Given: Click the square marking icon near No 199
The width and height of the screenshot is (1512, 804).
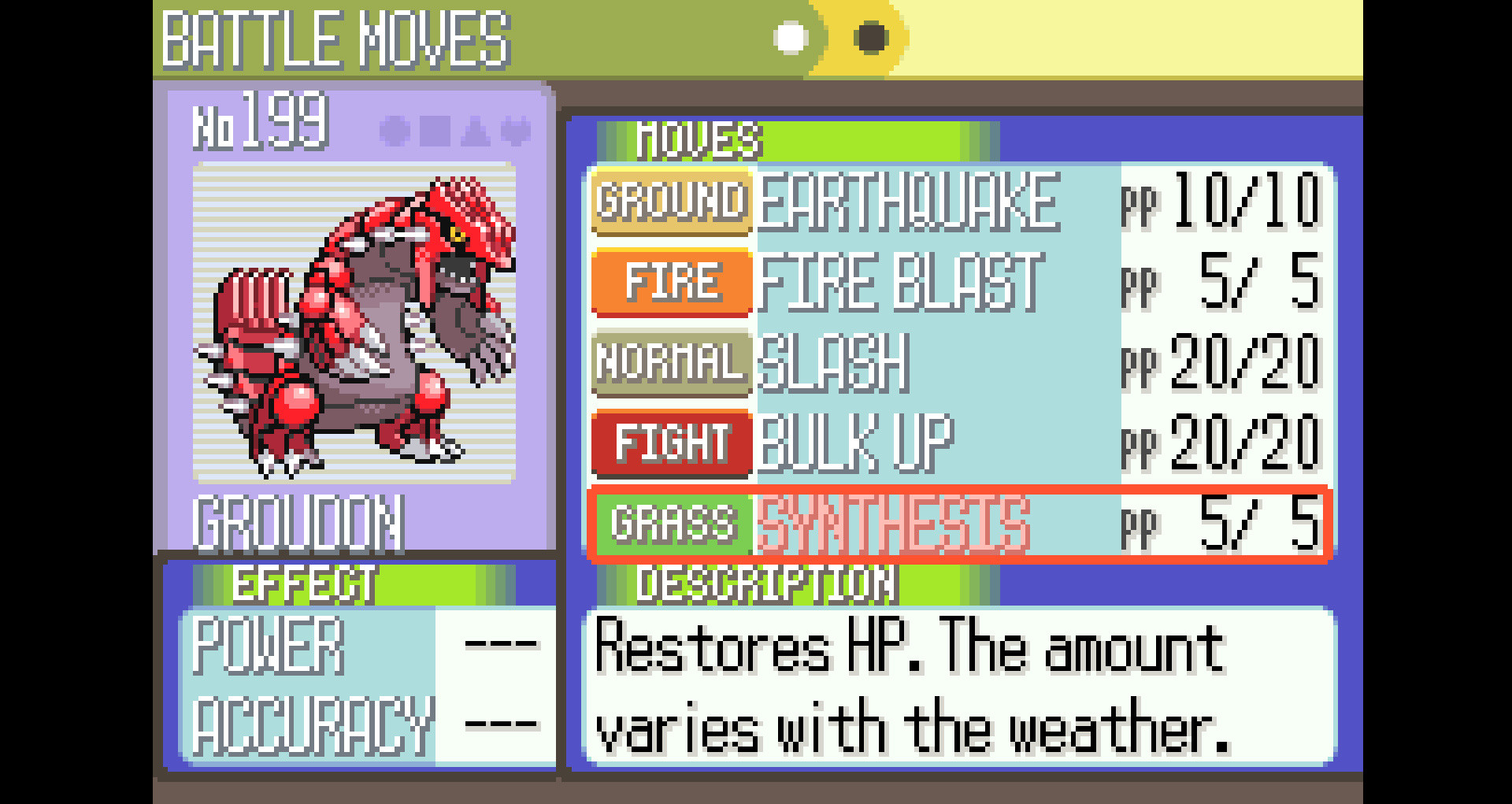Looking at the screenshot, I should (x=435, y=131).
